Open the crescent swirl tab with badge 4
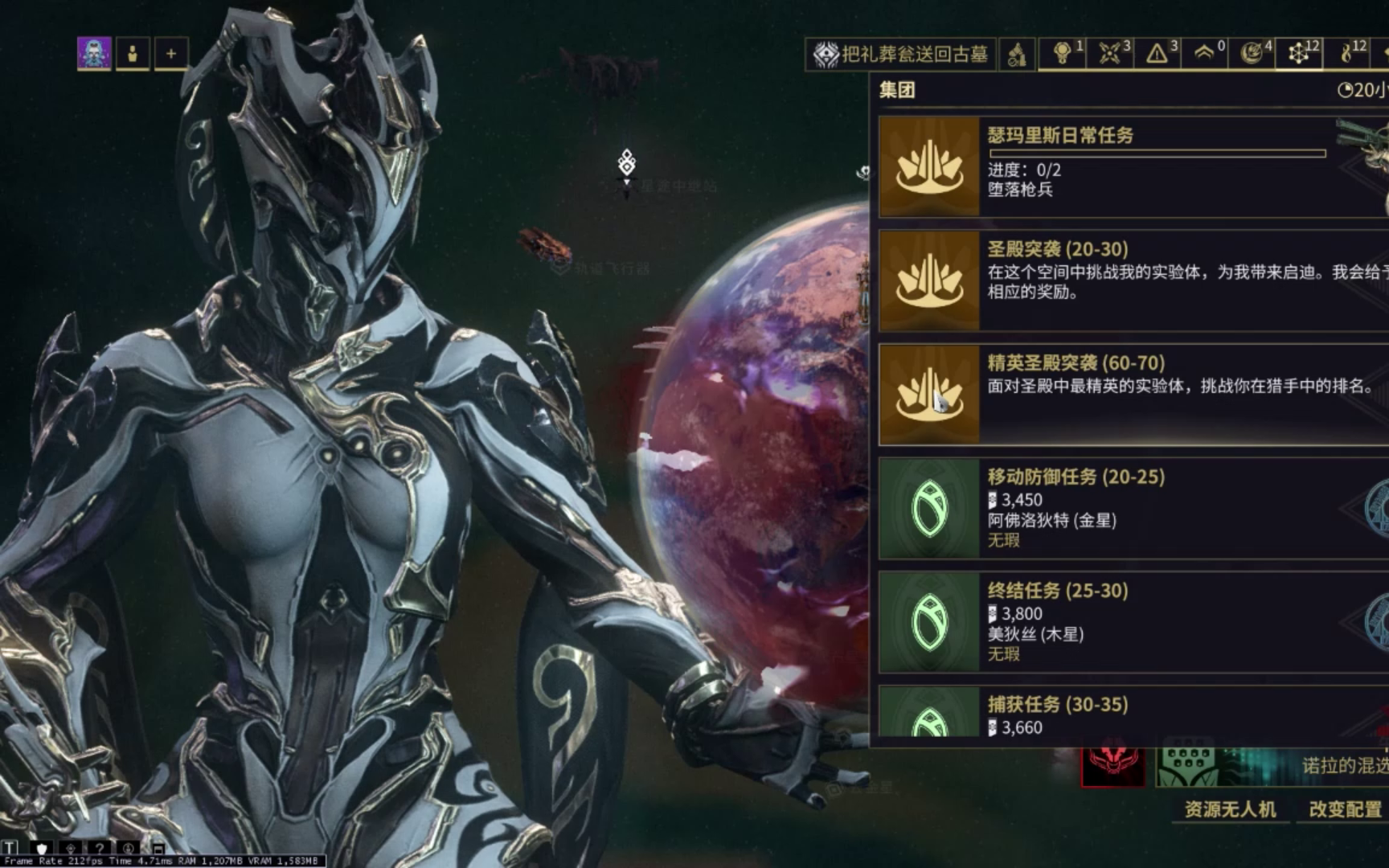The width and height of the screenshot is (1389, 868). (1252, 54)
